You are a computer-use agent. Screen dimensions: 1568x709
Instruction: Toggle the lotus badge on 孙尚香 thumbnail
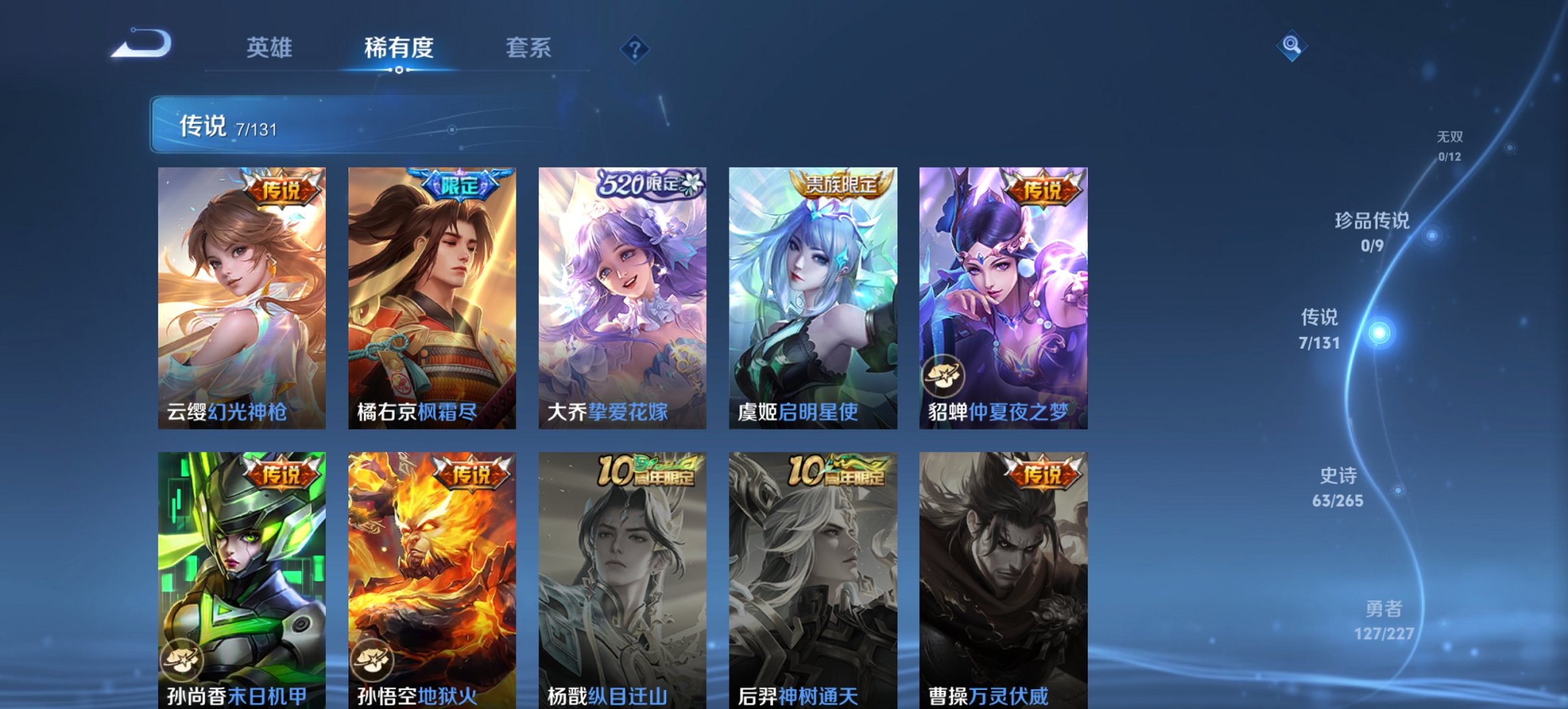click(x=181, y=659)
